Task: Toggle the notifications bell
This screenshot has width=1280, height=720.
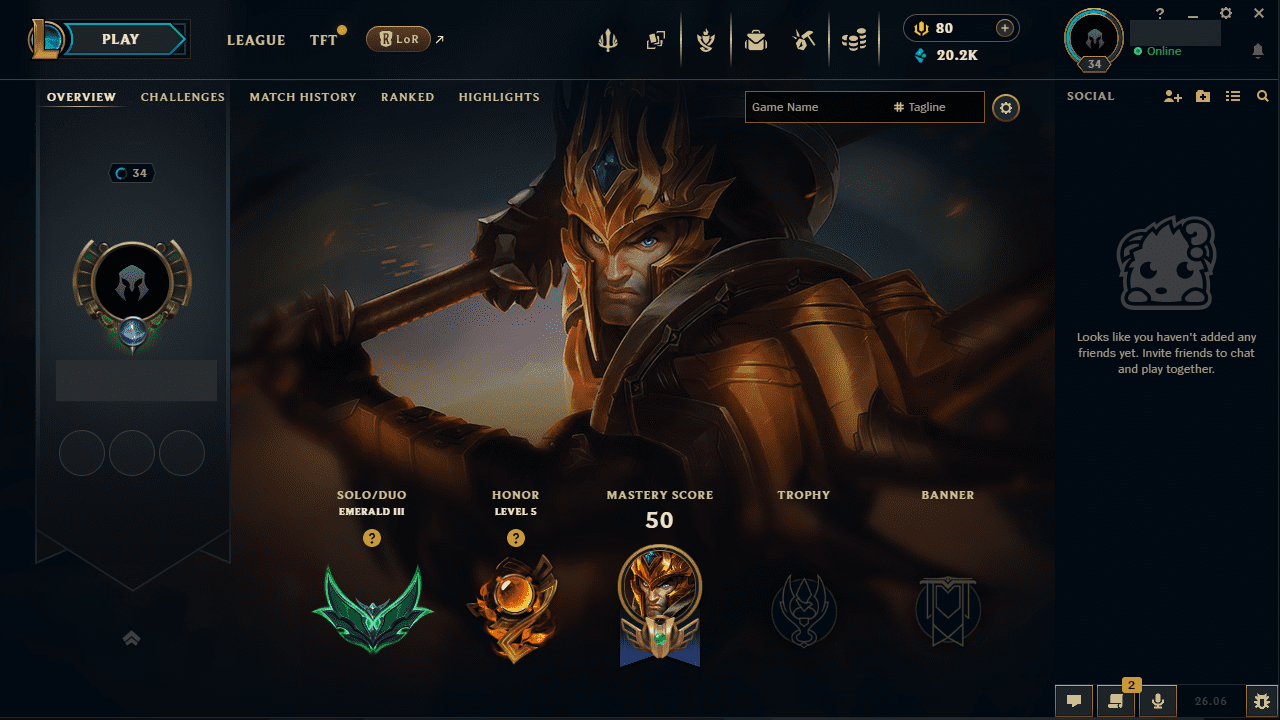Action: click(1258, 50)
